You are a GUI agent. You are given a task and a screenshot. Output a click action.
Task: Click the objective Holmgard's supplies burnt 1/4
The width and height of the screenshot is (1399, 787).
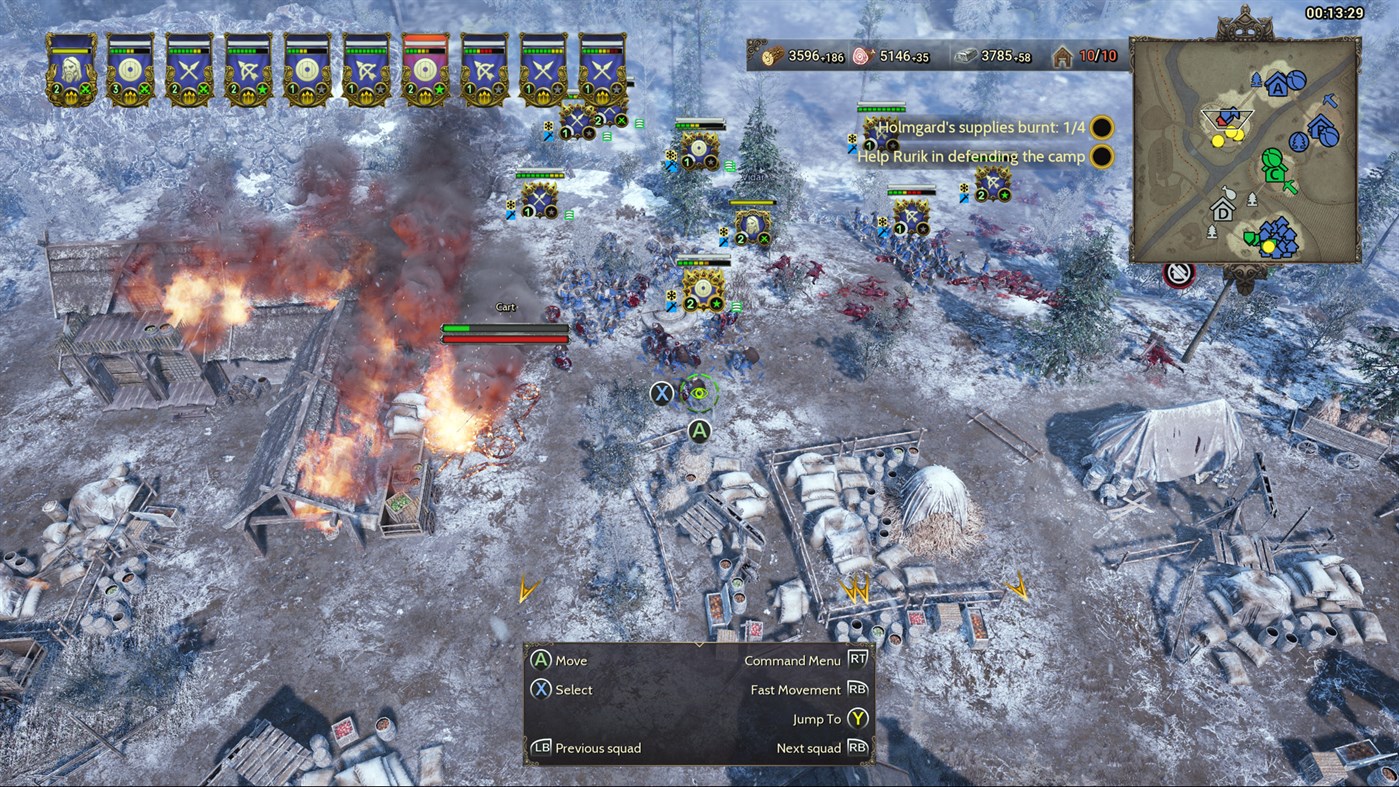coord(983,127)
